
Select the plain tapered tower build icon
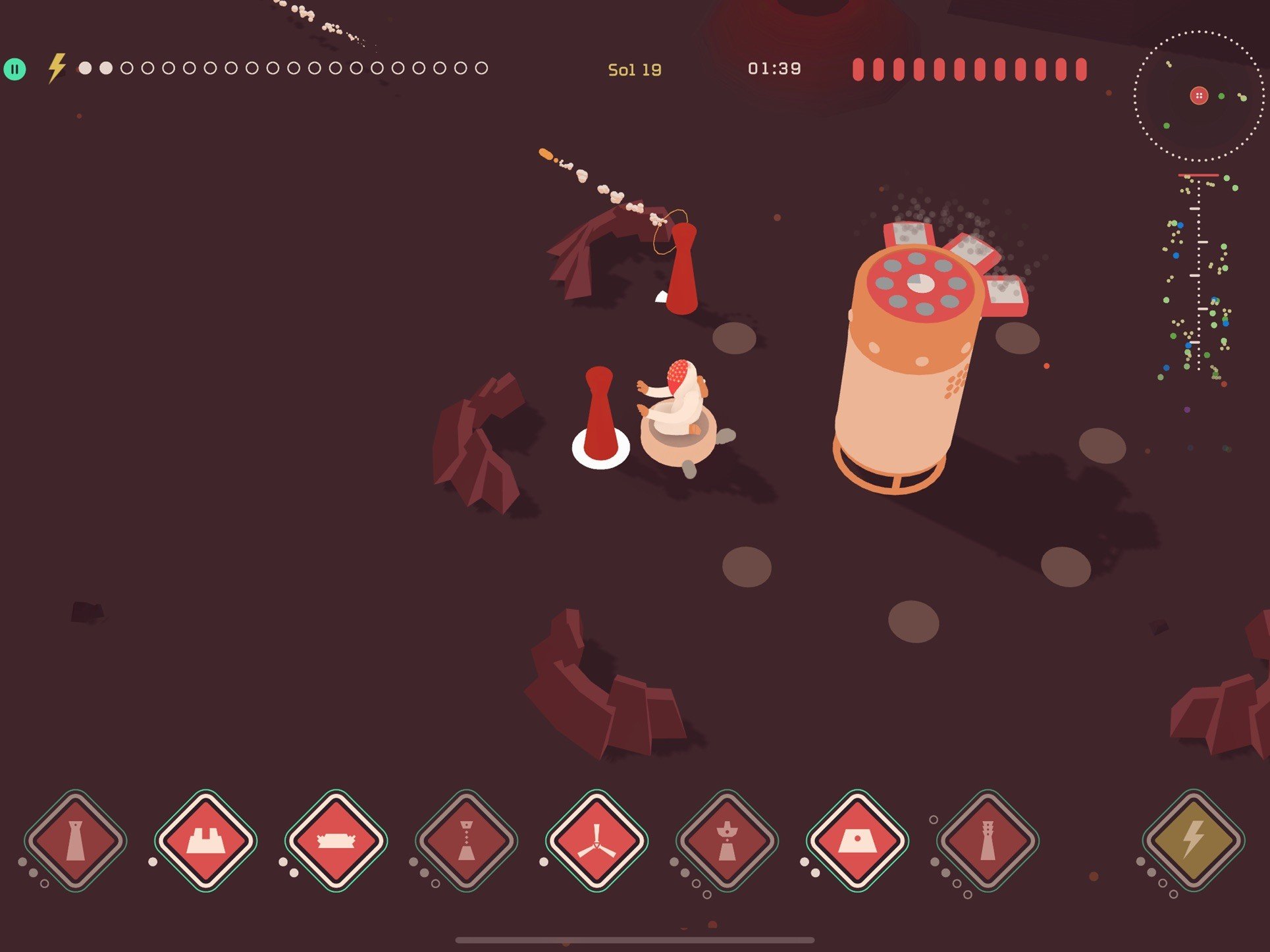pyautogui.click(x=76, y=841)
